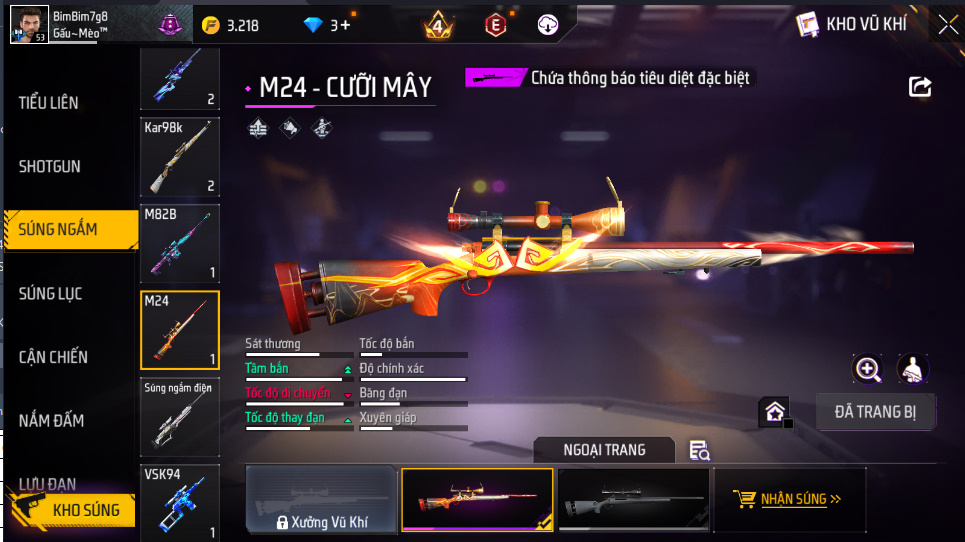Viewport: 965px width, 542px height.
Task: Open the Xưởng Vũ Khí locked slot
Action: click(321, 500)
